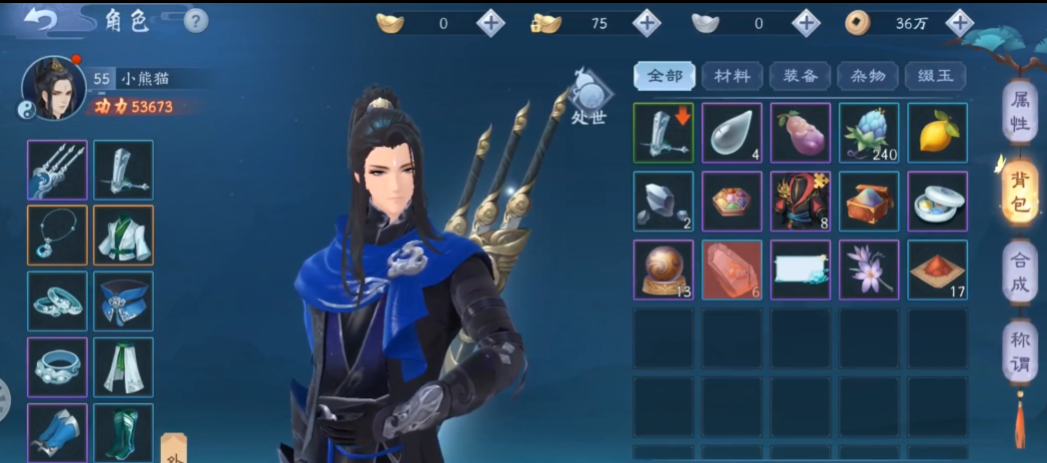Select the 全部 tab
This screenshot has height=463, width=1047.
664,75
